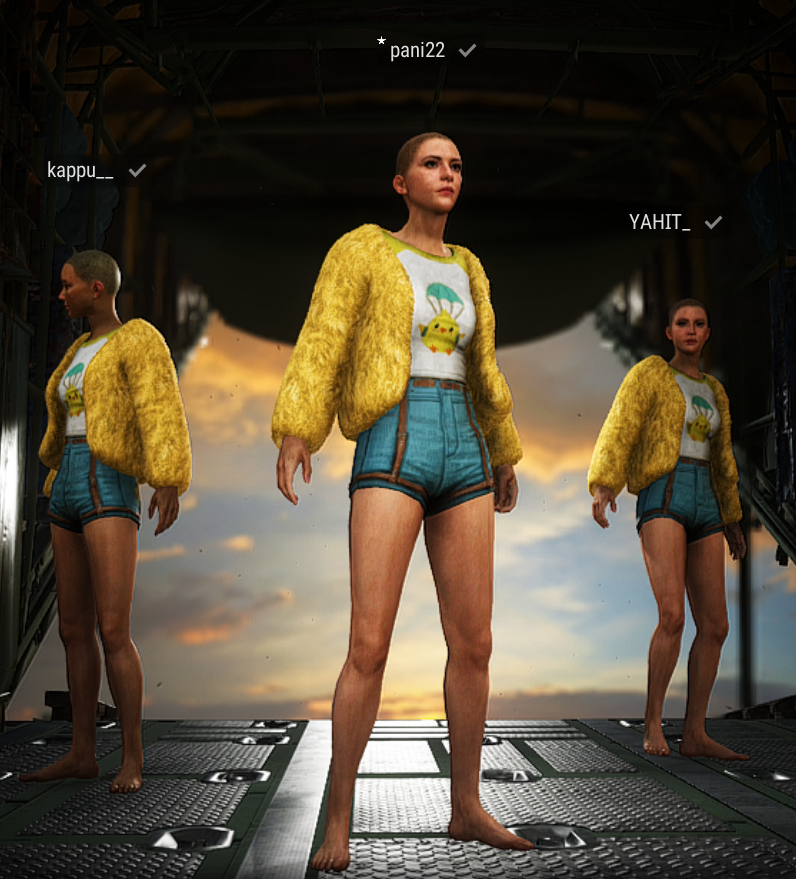Click the YAHIT_ player name tag
Viewport: 796px width, 879px height.
coord(659,222)
